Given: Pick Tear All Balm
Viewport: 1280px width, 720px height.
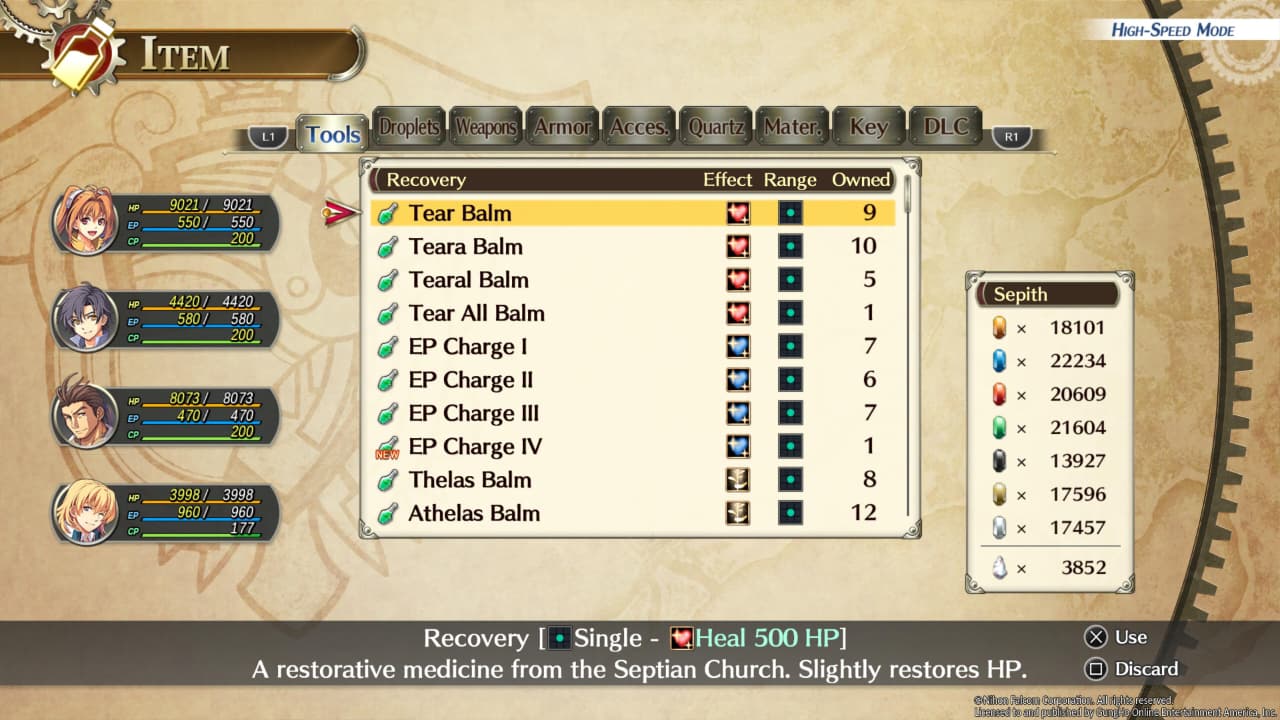Looking at the screenshot, I should coord(476,313).
